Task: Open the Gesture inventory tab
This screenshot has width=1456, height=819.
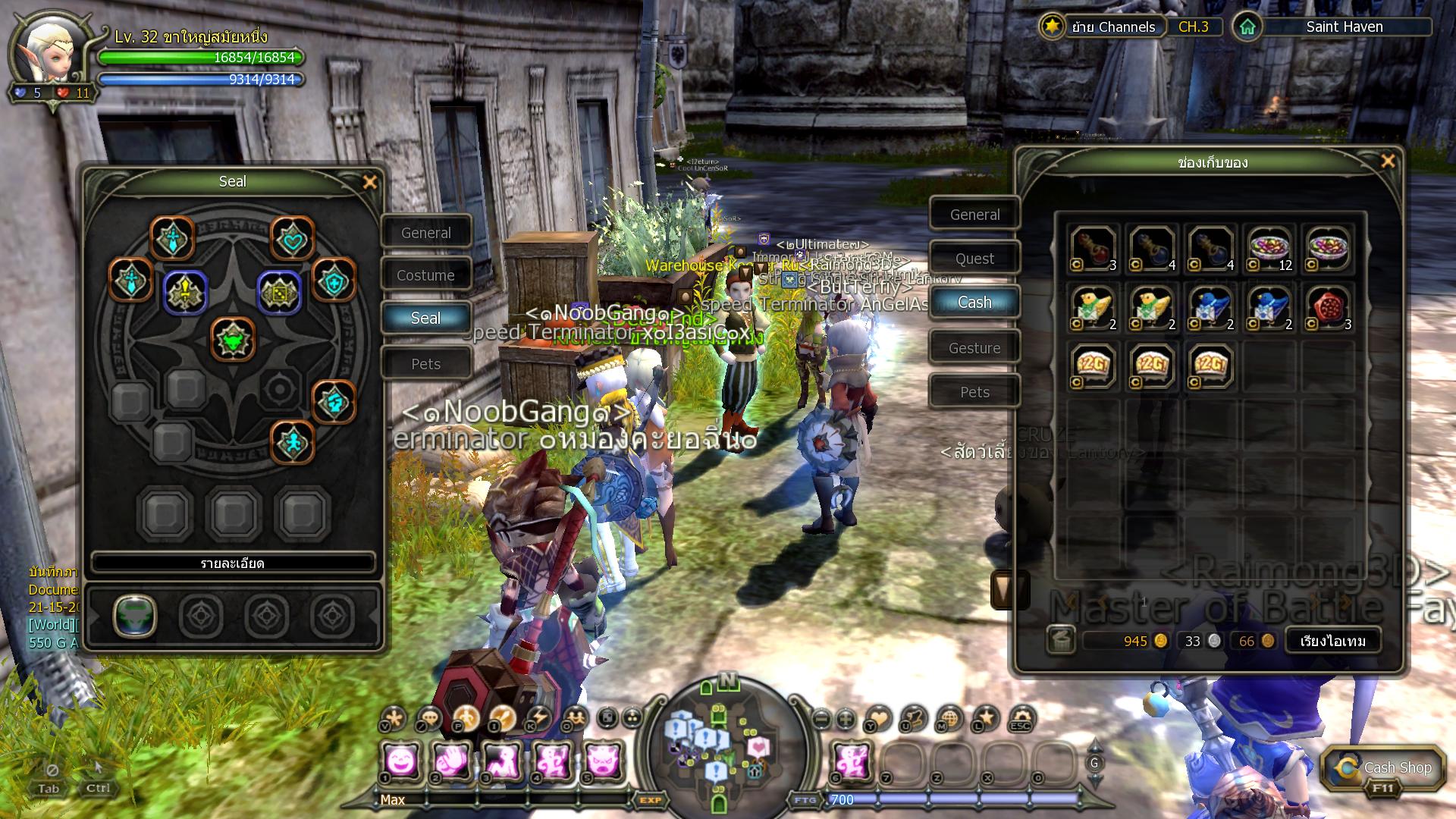Action: pyautogui.click(x=974, y=348)
